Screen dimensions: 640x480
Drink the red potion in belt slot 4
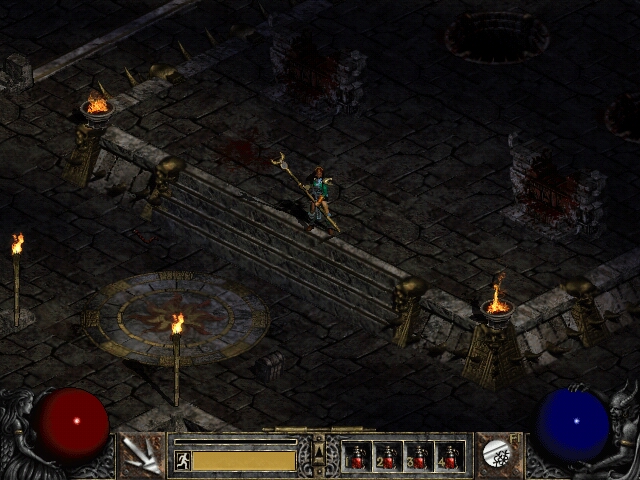pyautogui.click(x=450, y=456)
